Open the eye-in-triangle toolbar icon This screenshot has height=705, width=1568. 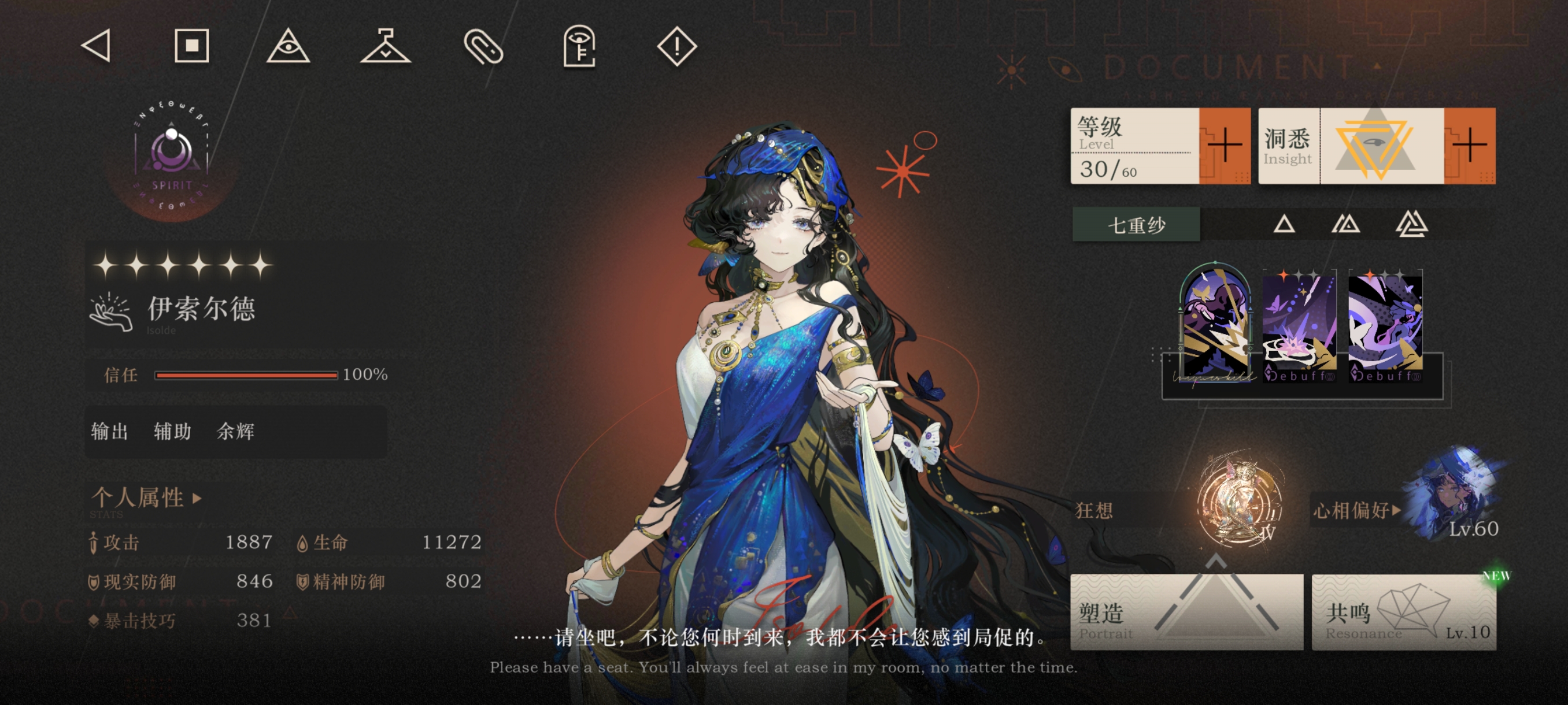click(288, 46)
